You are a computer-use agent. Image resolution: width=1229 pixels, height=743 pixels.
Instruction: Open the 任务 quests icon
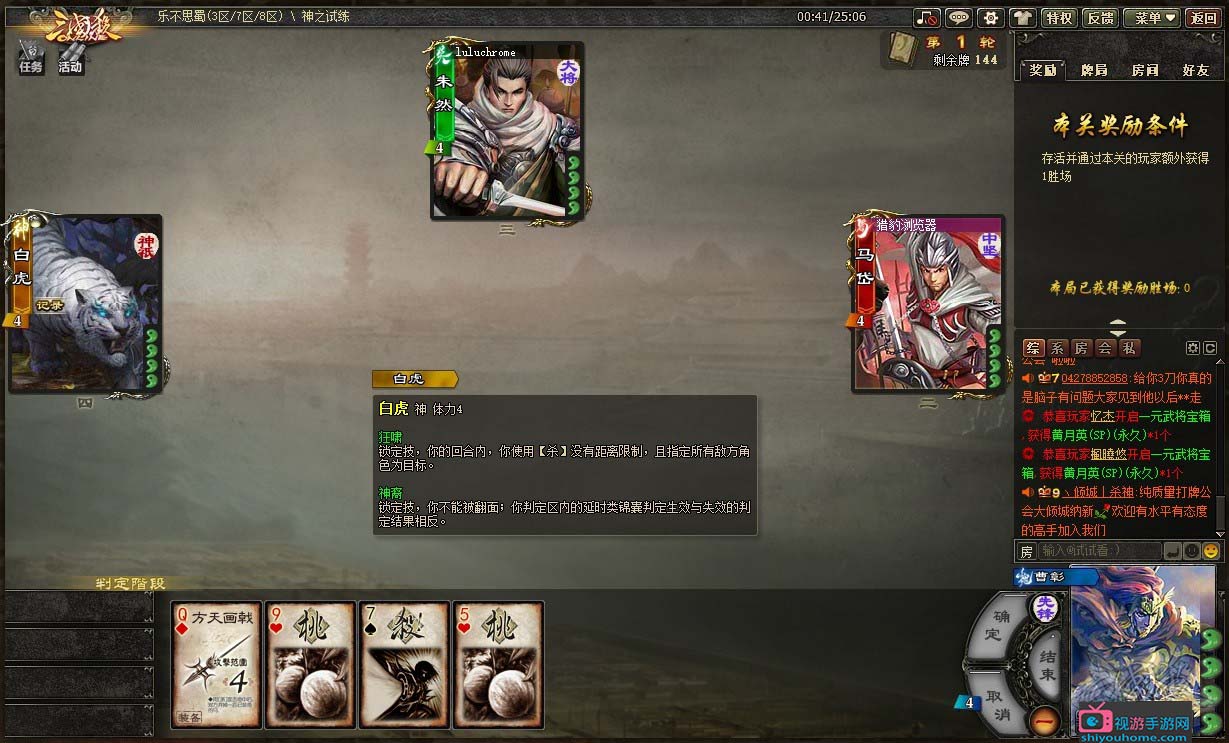(31, 57)
